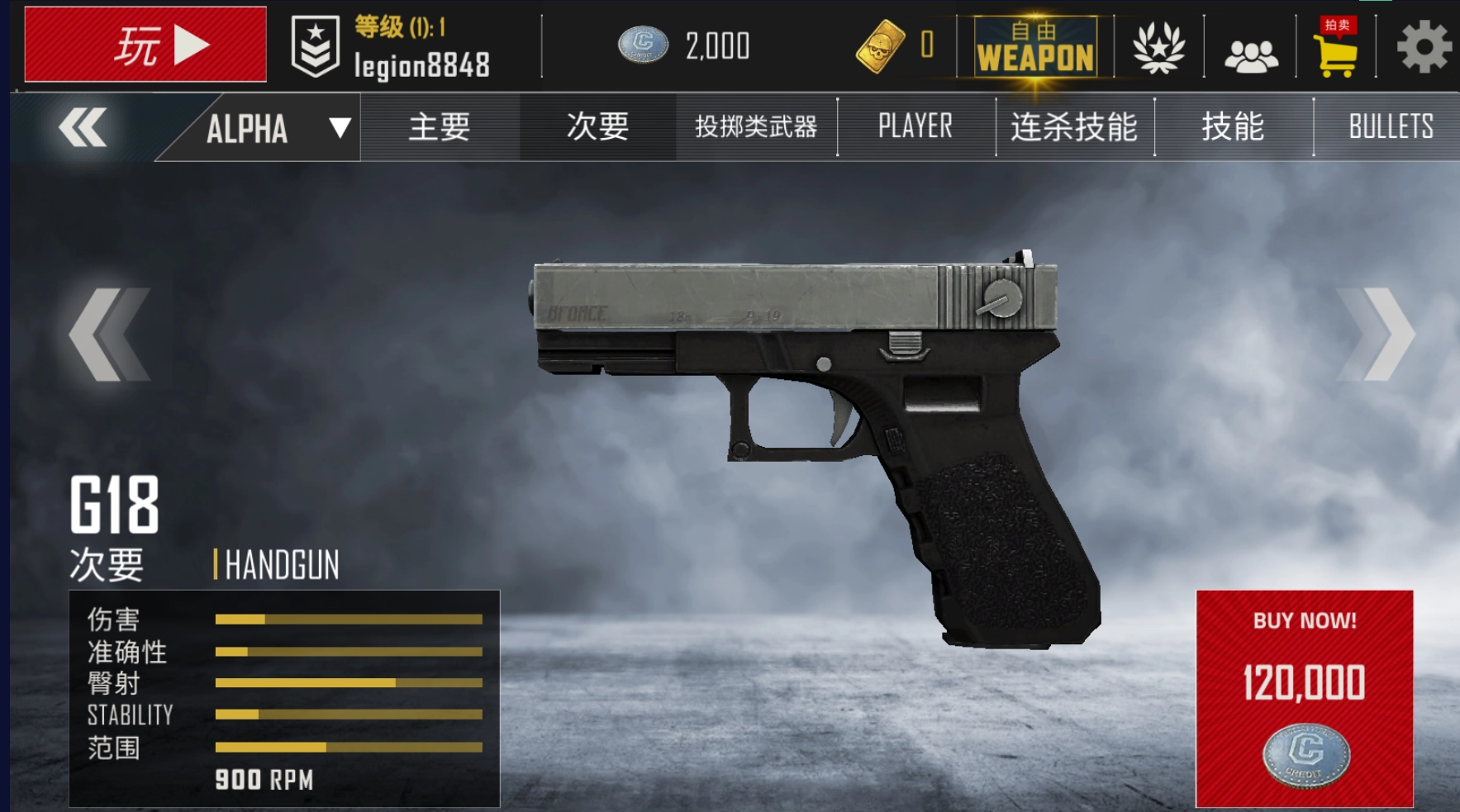Click the 伤害 damage stat bar

347,618
